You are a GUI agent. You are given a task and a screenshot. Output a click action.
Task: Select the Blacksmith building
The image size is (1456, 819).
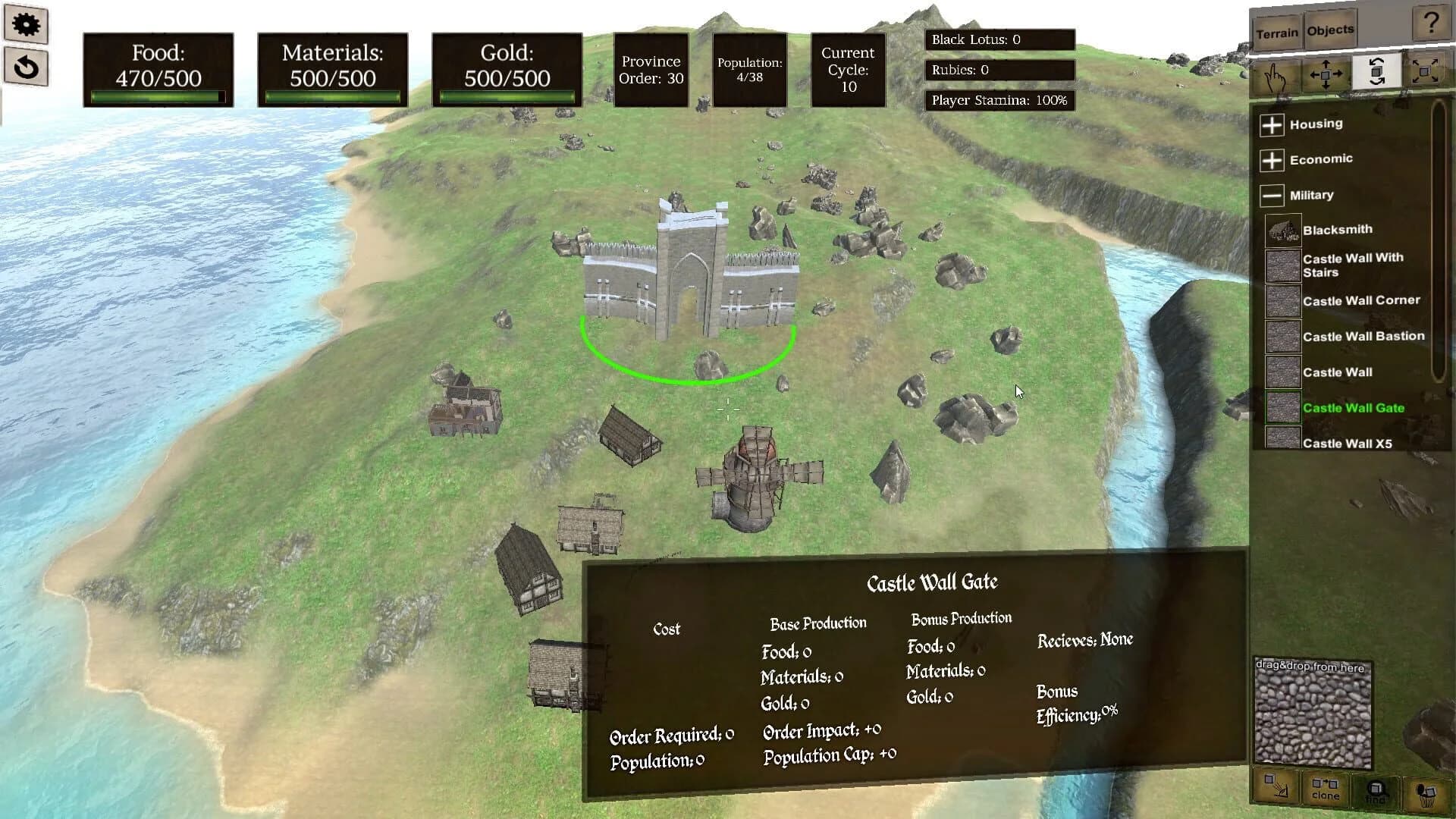point(1337,228)
